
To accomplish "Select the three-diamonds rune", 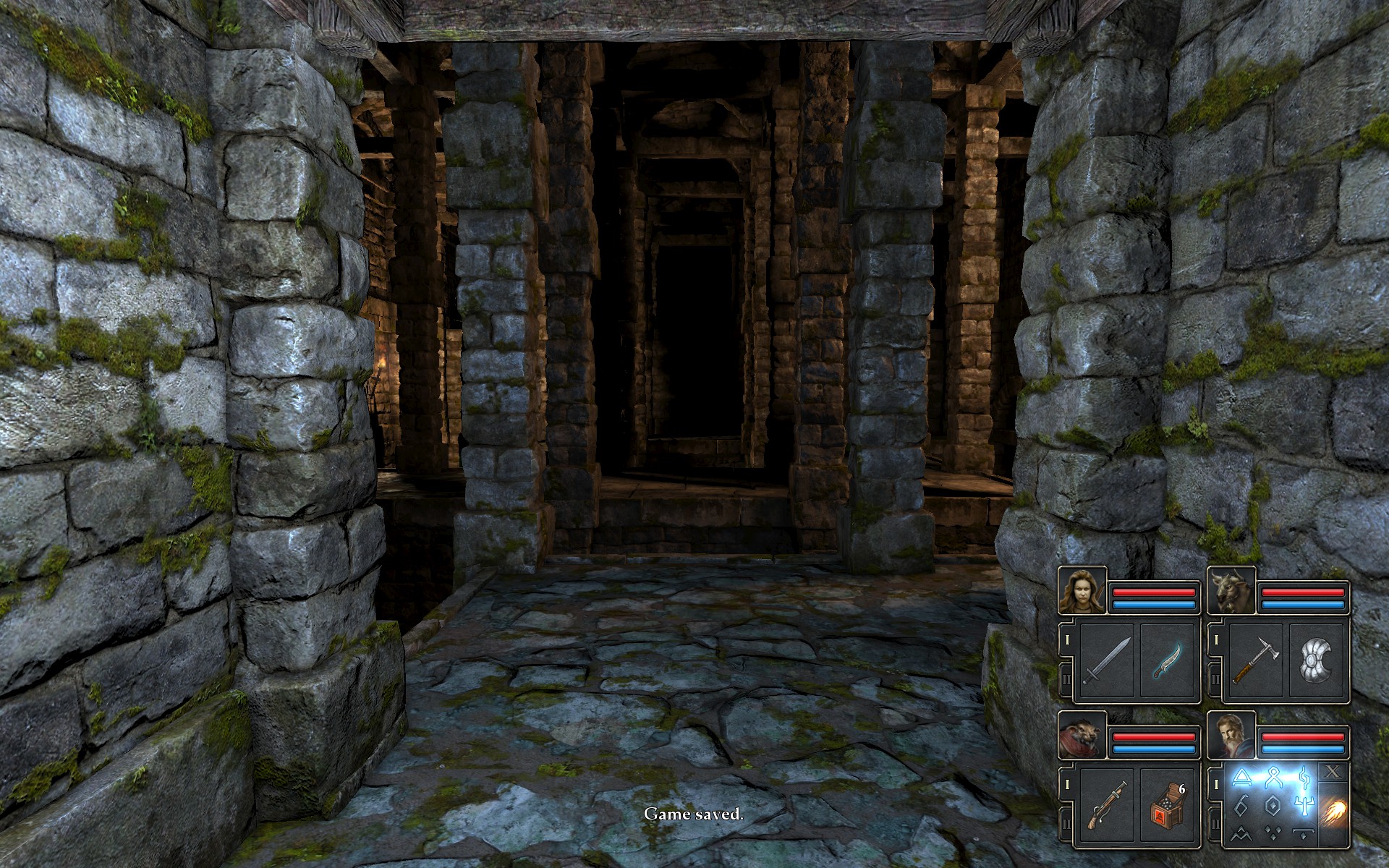I will tap(1272, 833).
